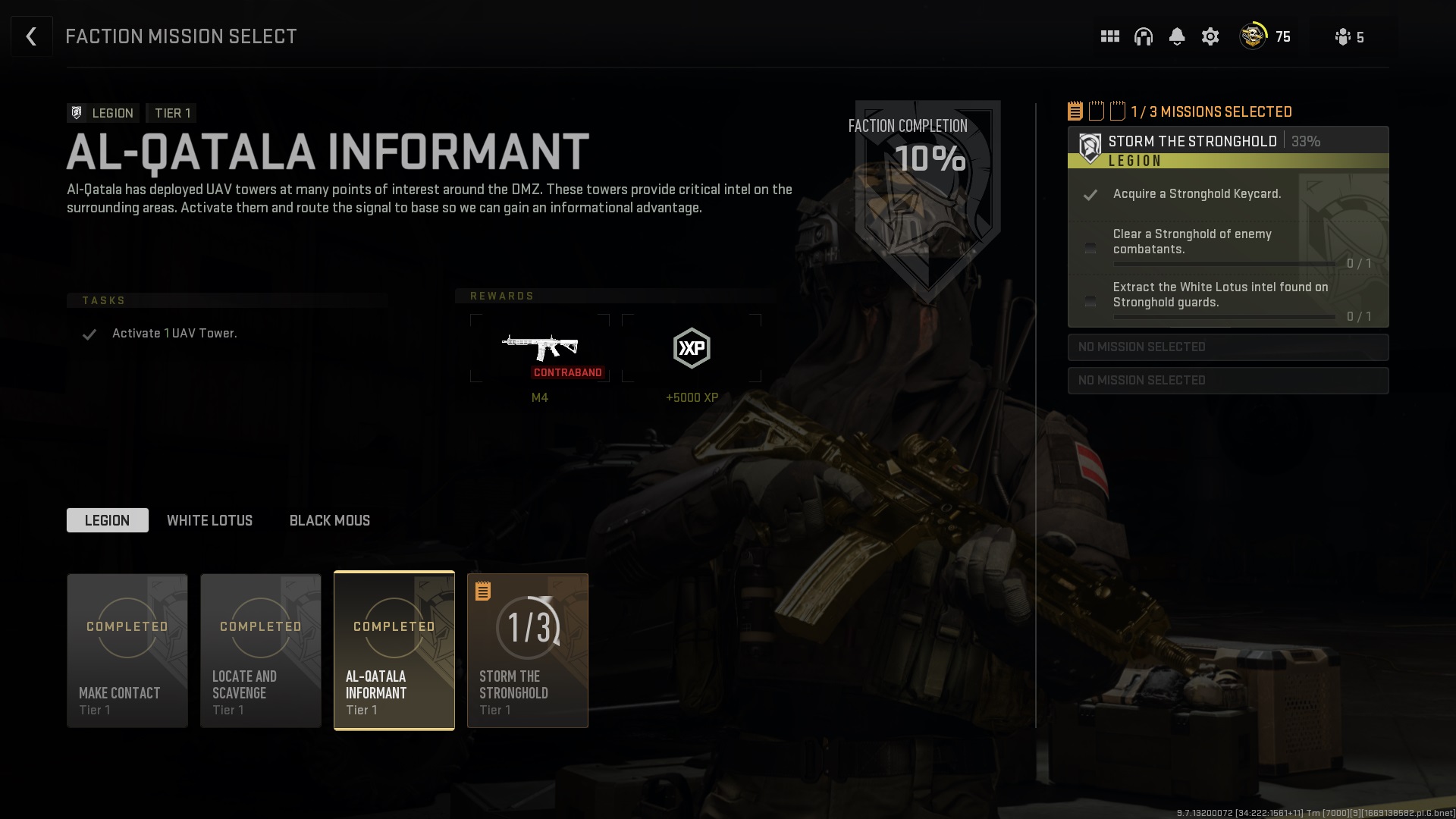Check off Acquire a Stronghold Keycard objective
The height and width of the screenshot is (819, 1456).
(1090, 195)
